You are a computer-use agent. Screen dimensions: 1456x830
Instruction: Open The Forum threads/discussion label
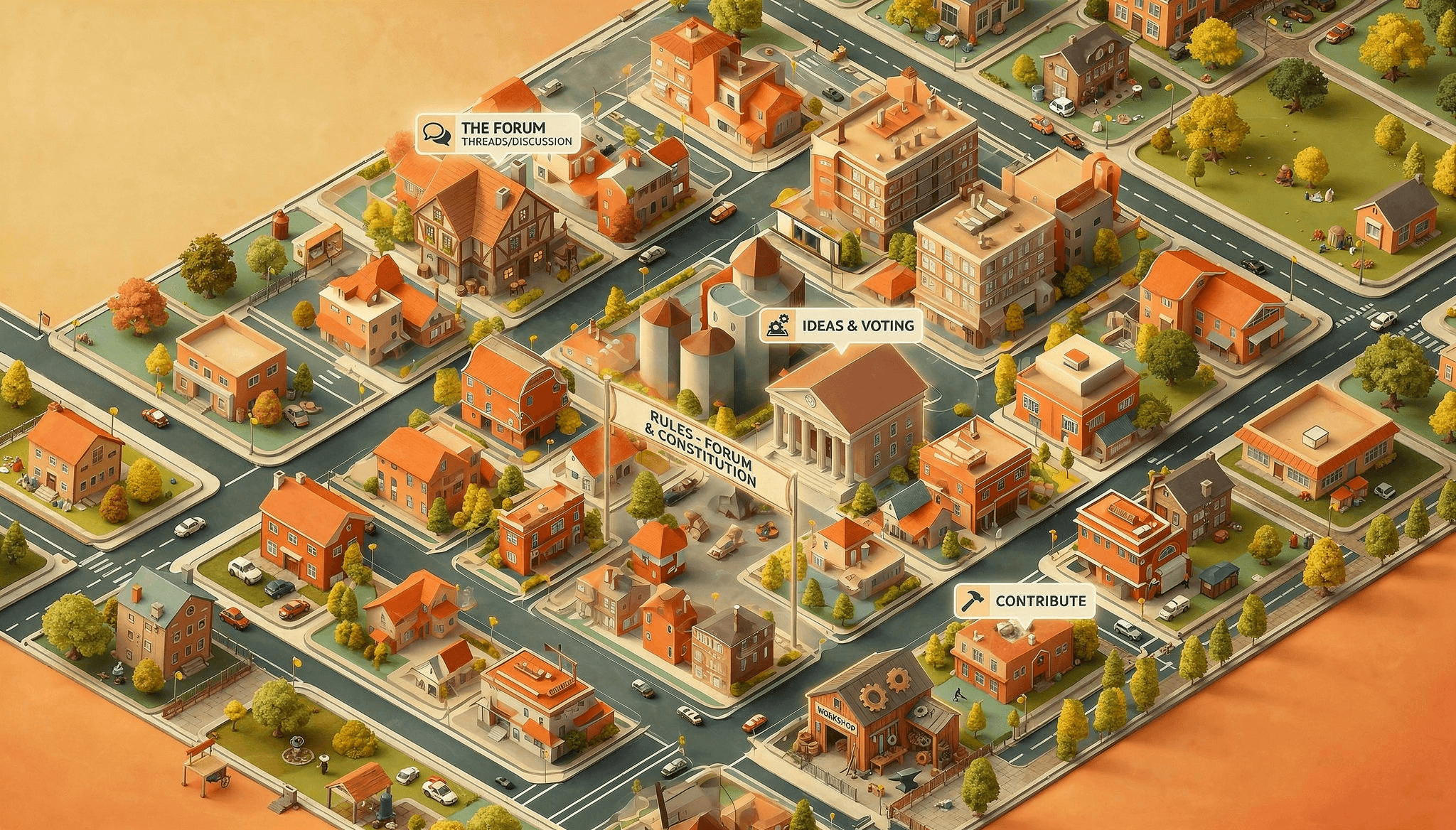(x=498, y=134)
